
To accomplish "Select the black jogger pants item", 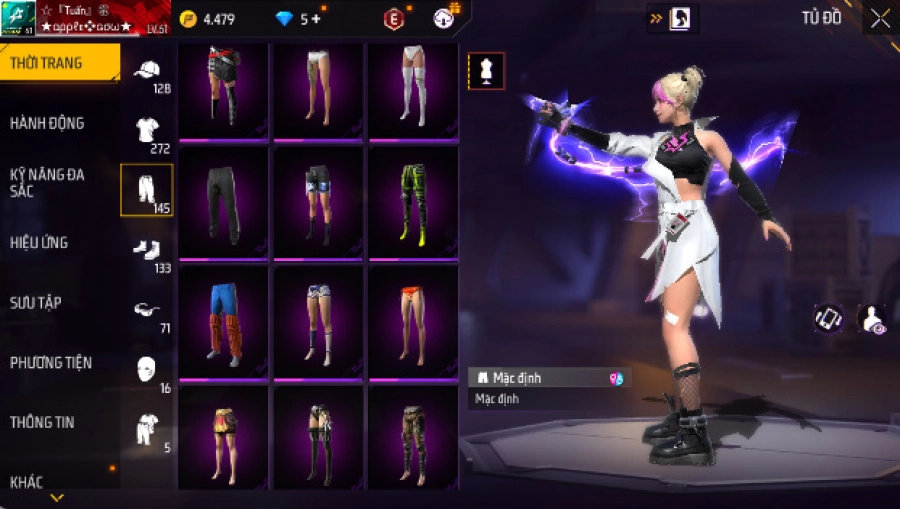I will point(223,203).
